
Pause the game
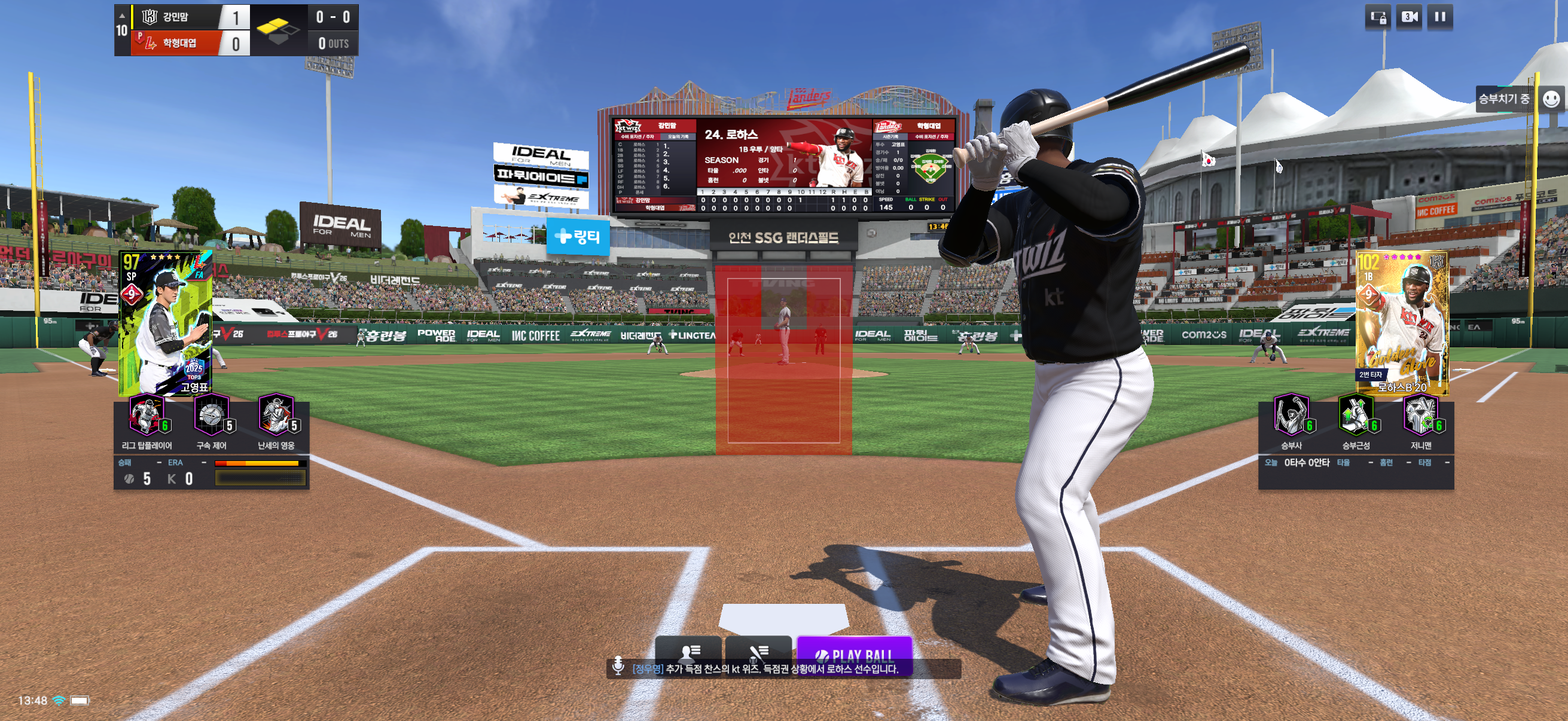[x=1439, y=17]
